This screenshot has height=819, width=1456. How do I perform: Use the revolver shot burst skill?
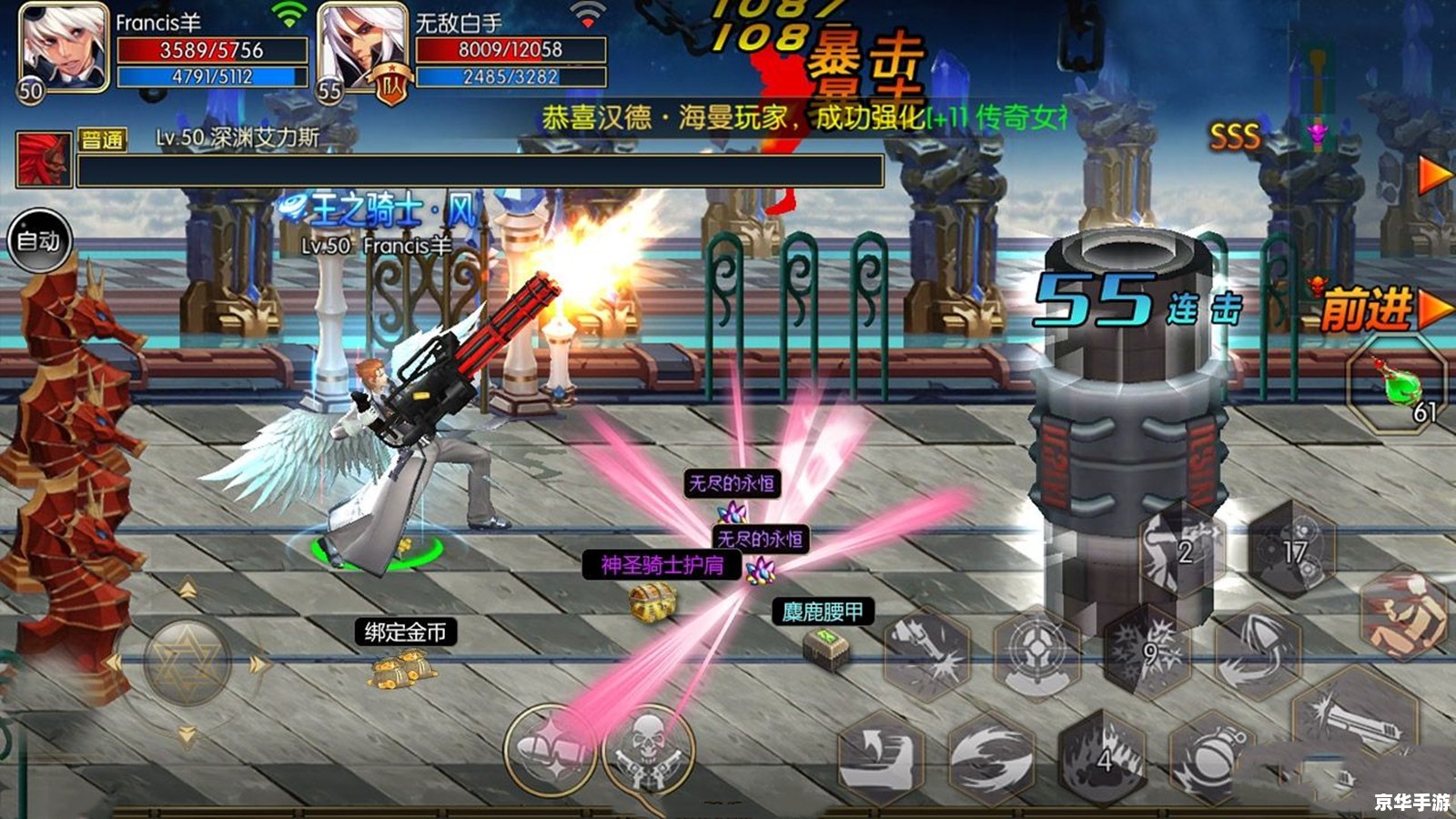point(927,652)
